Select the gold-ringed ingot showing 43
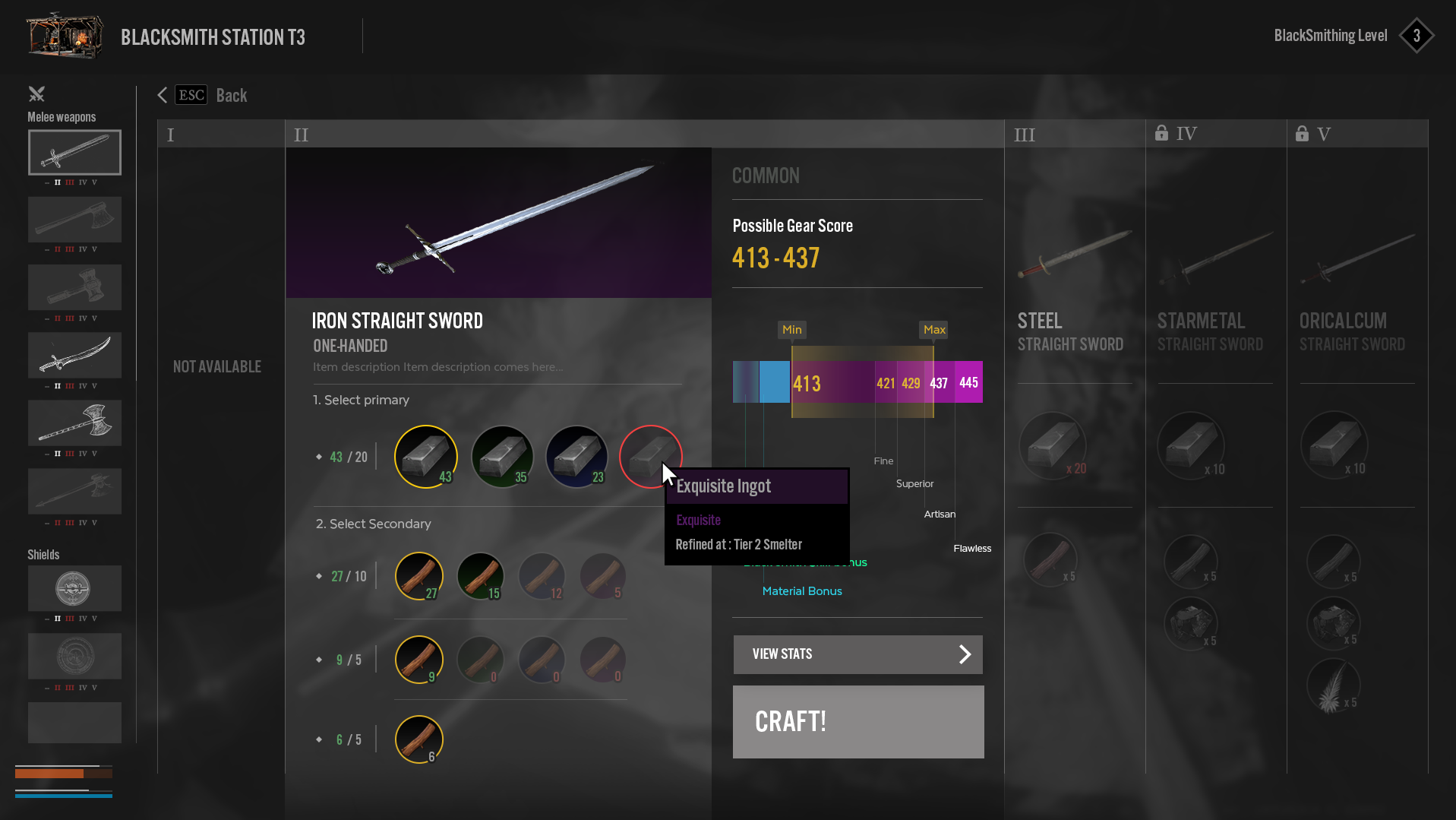Image resolution: width=1456 pixels, height=820 pixels. point(425,456)
